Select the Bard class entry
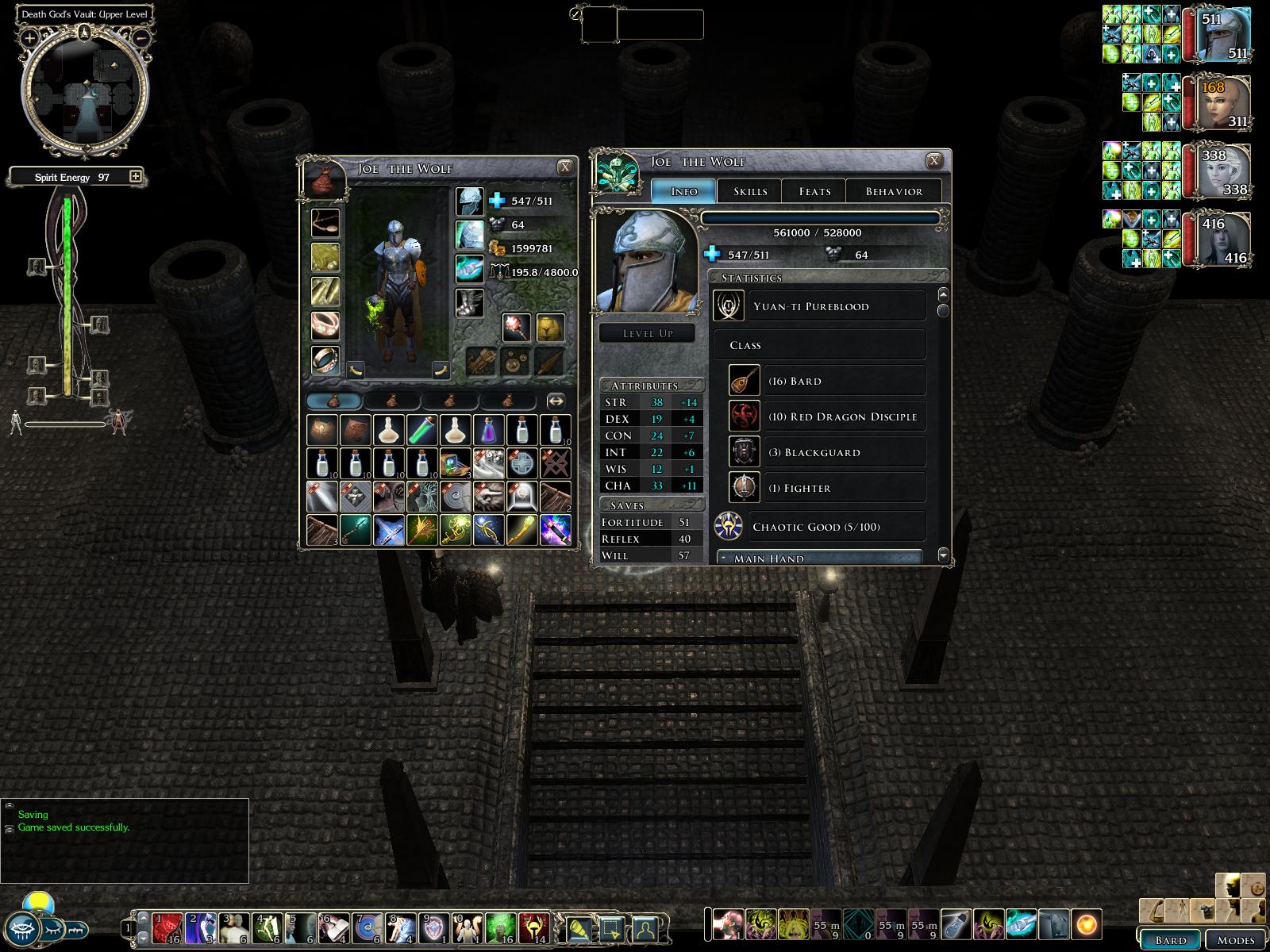The width and height of the screenshot is (1270, 952). point(826,381)
